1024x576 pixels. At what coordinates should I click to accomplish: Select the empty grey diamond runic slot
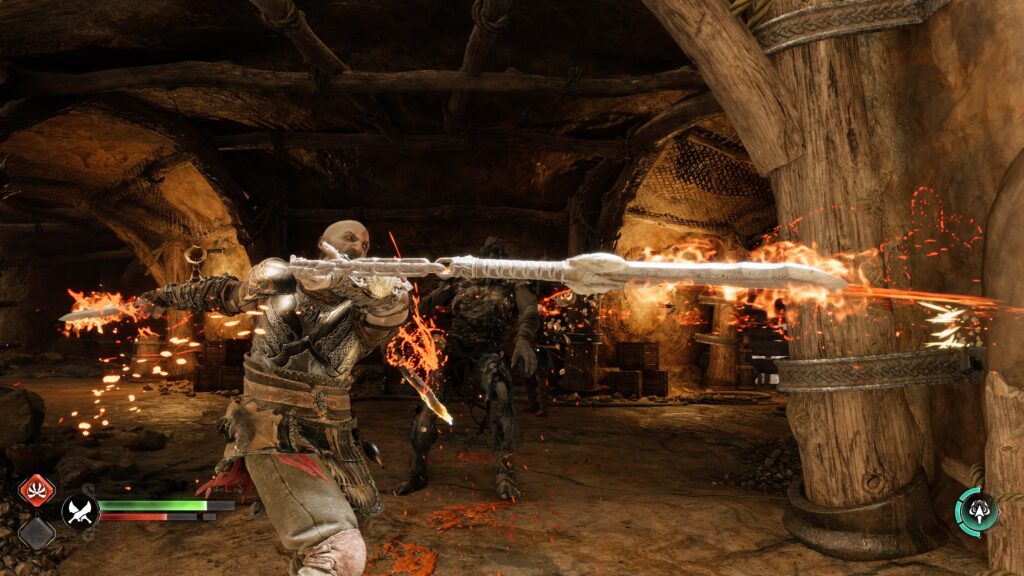(37, 531)
